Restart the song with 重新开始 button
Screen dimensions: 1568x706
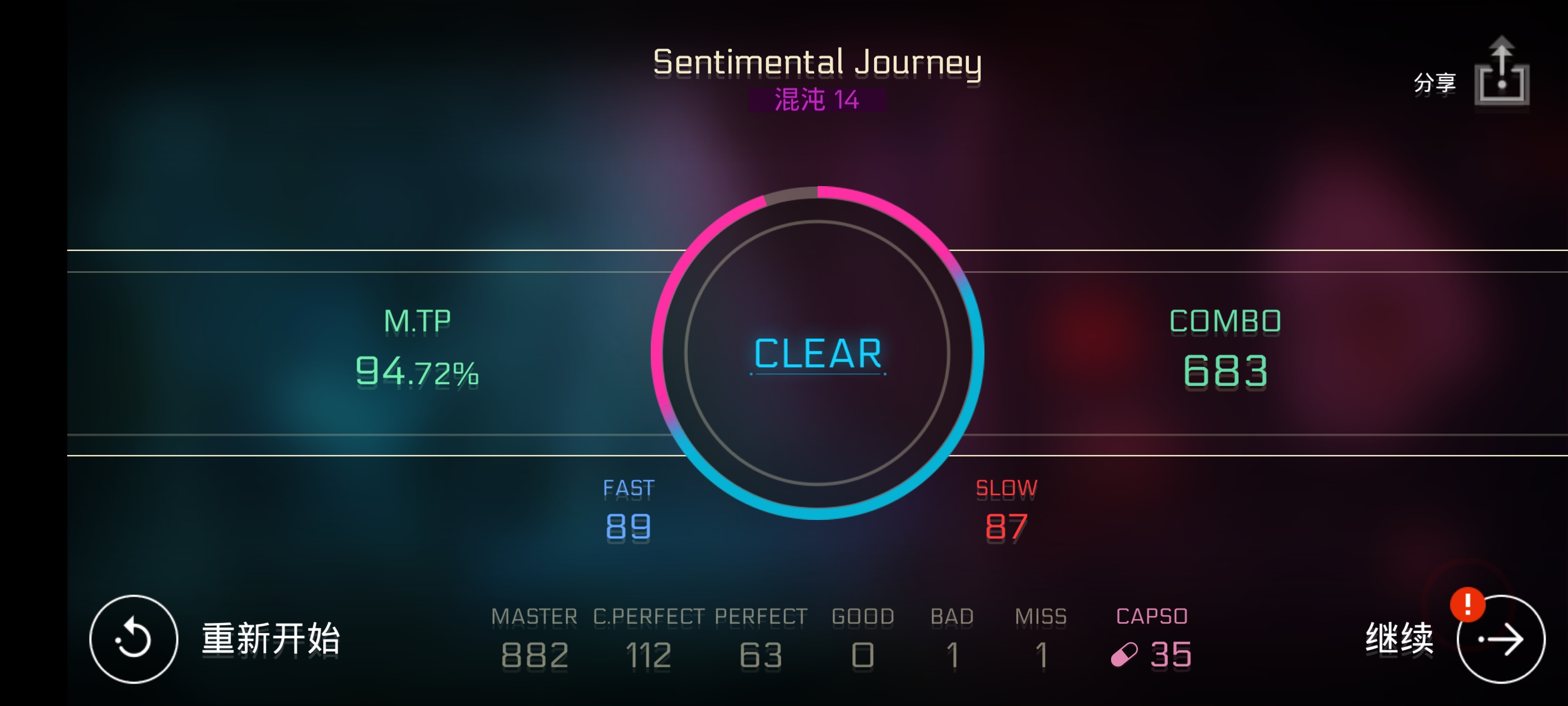click(133, 638)
